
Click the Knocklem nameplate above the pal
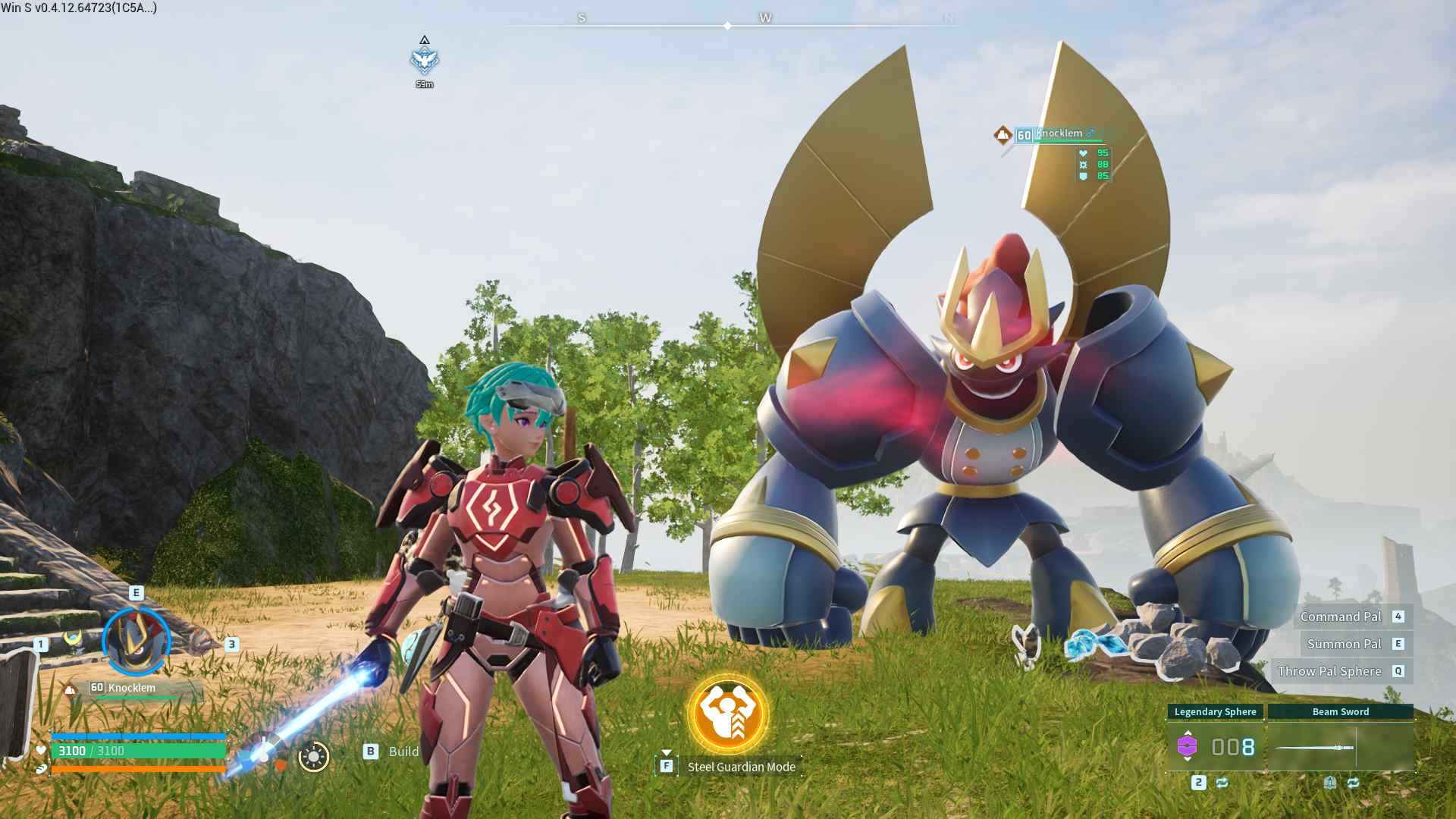[1060, 134]
